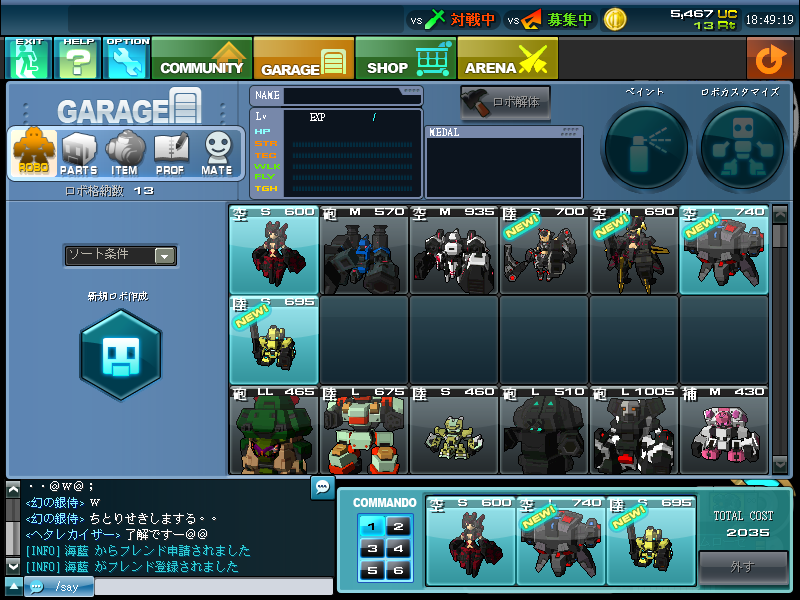Open the SHOP menu

405,59
